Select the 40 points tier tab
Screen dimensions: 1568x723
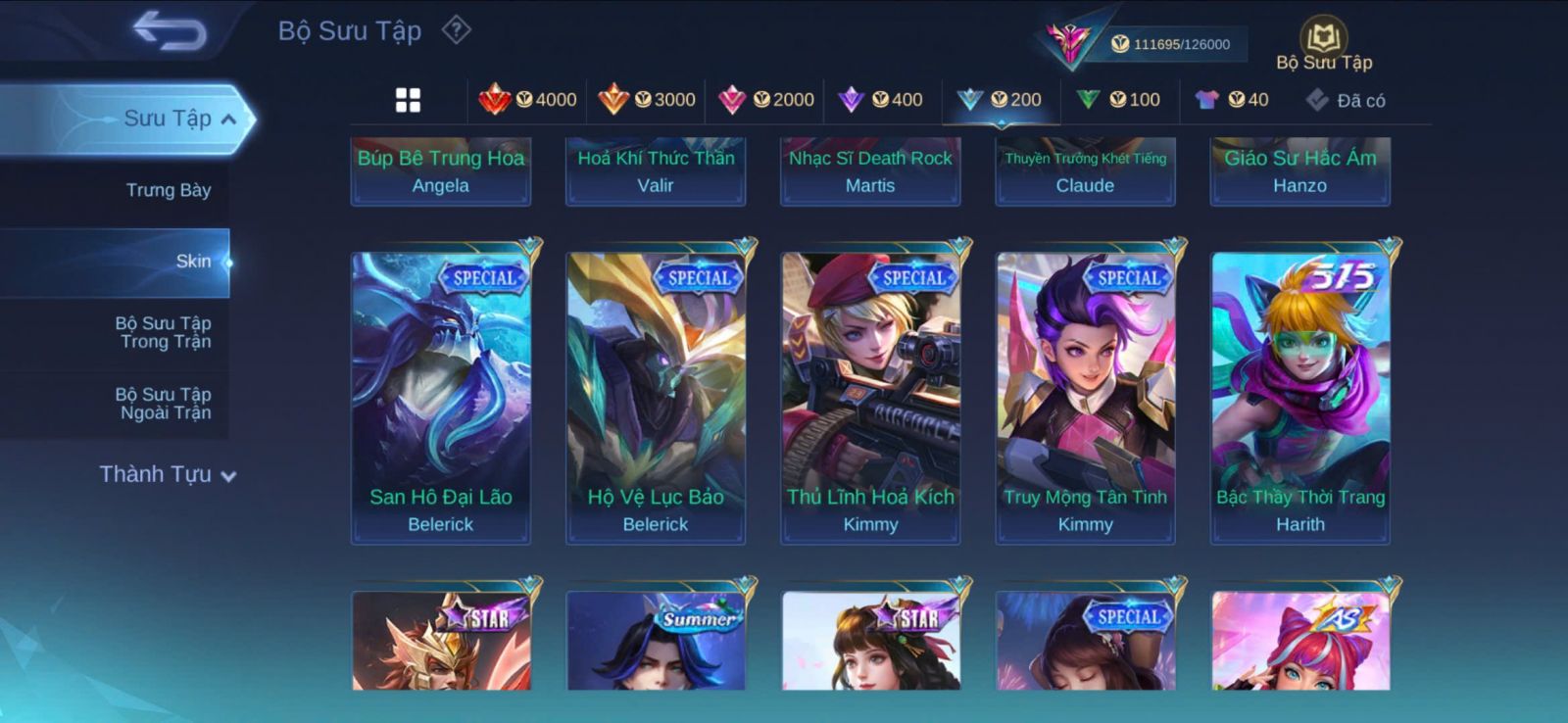click(1232, 100)
